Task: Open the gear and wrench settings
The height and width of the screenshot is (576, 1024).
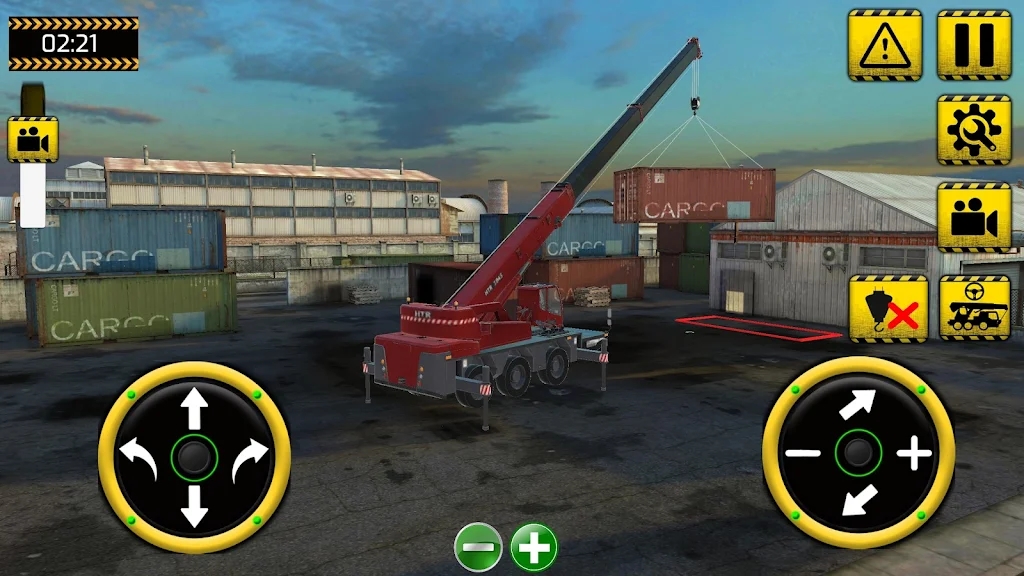Action: [973, 130]
